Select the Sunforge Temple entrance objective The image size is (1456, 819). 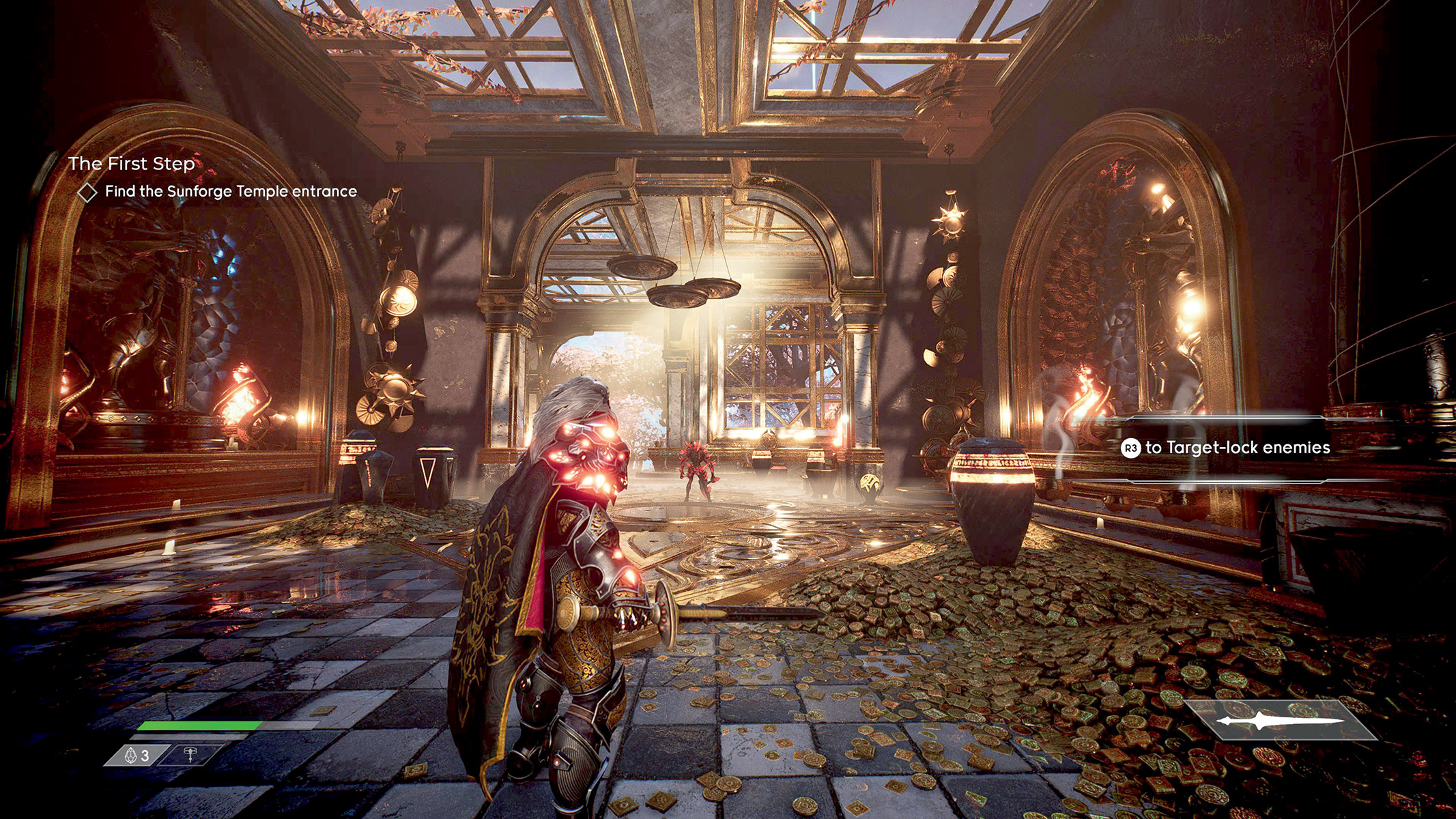[x=230, y=192]
